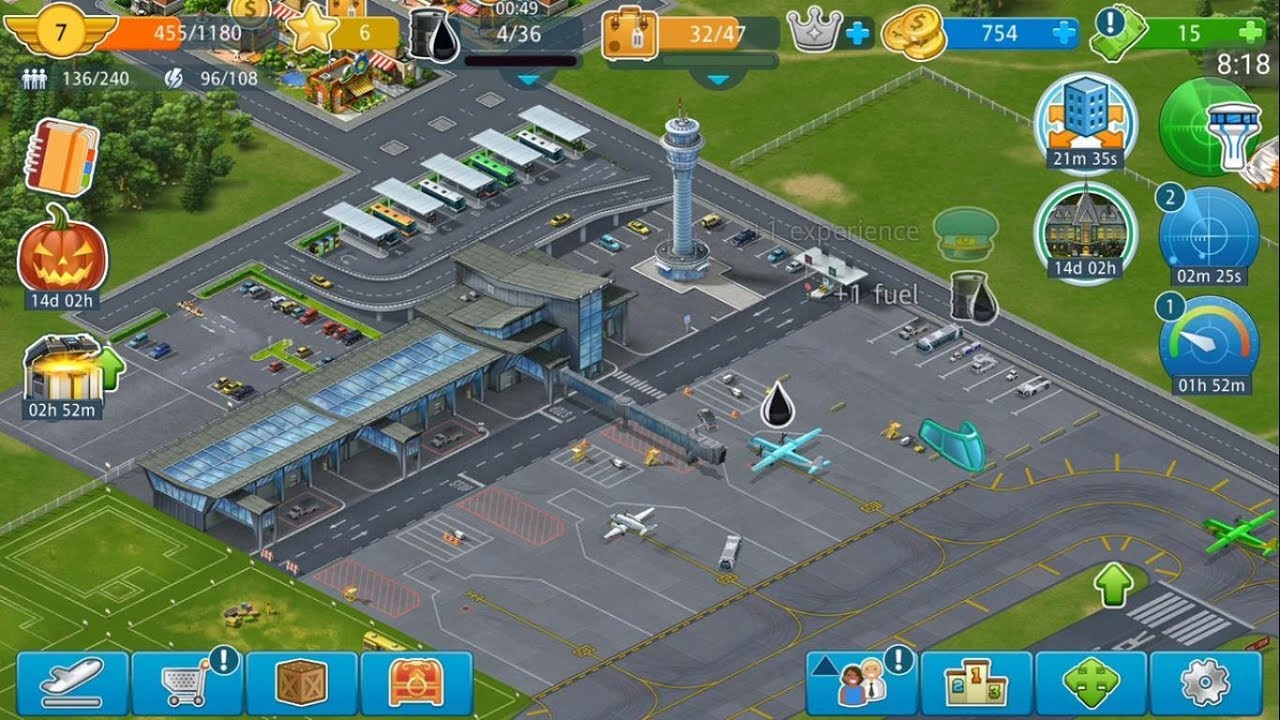
Task: Open the friends and neighbors panel
Action: (x=862, y=684)
